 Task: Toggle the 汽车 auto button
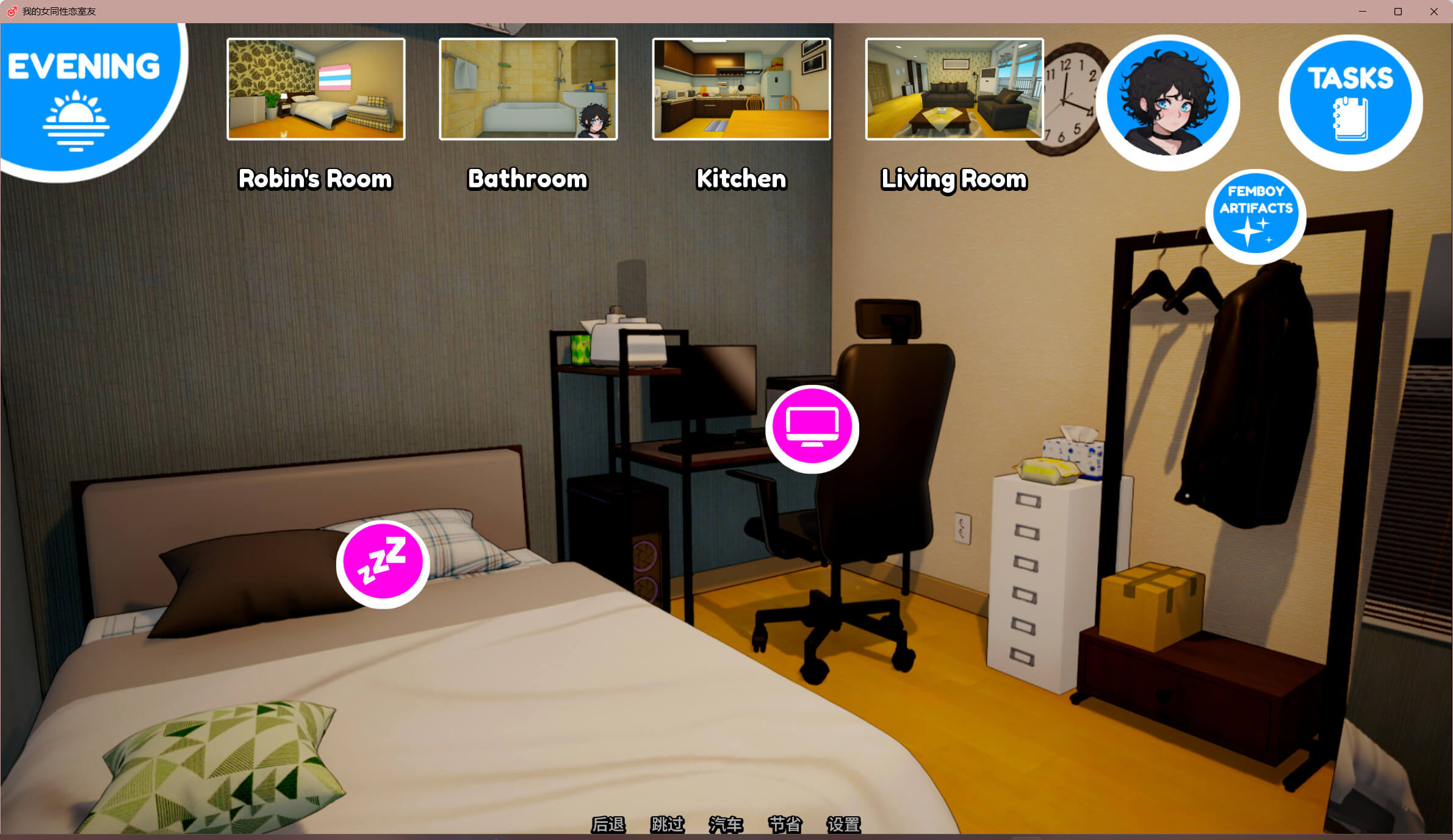[726, 825]
